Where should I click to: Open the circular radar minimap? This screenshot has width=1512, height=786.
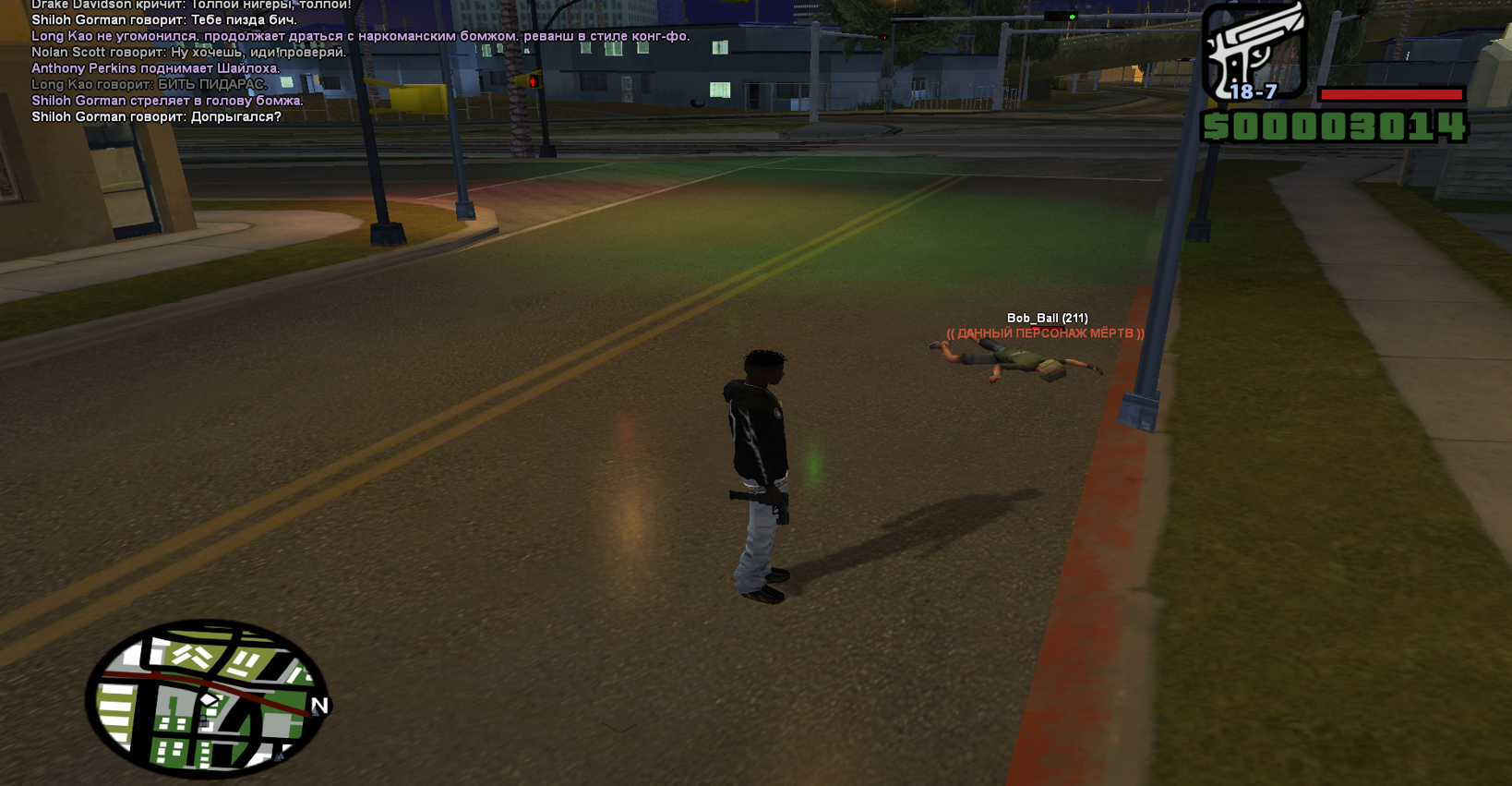[207, 697]
